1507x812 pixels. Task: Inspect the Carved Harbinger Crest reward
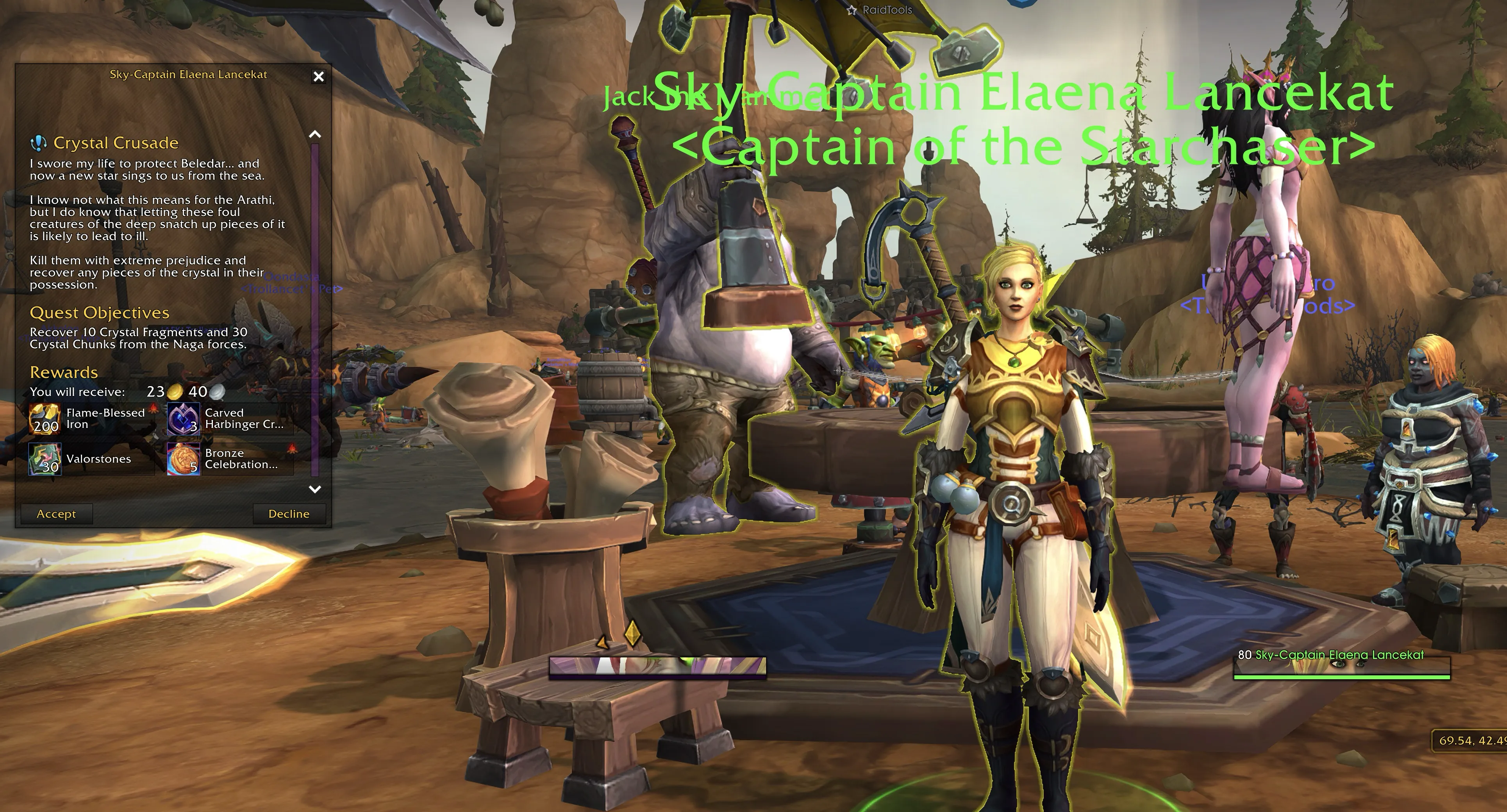[x=184, y=418]
